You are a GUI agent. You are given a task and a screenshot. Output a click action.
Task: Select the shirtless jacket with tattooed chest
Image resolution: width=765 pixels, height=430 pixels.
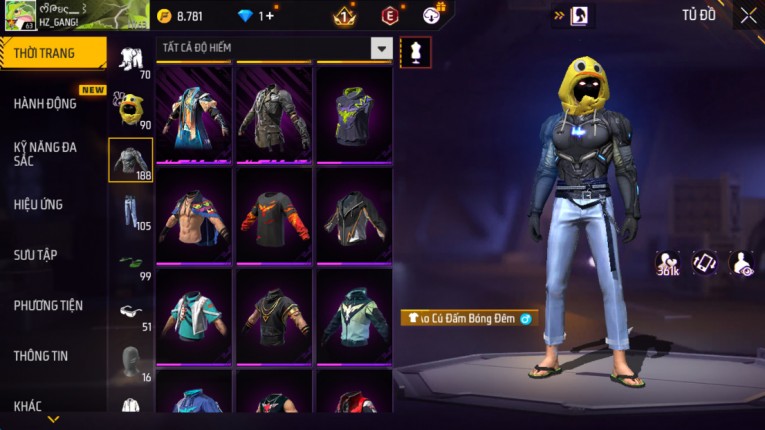click(194, 216)
